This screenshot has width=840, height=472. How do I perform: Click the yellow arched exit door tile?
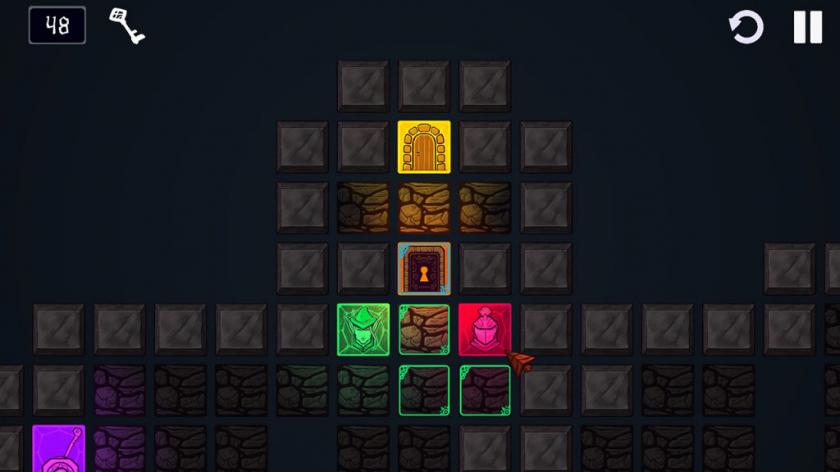(424, 147)
